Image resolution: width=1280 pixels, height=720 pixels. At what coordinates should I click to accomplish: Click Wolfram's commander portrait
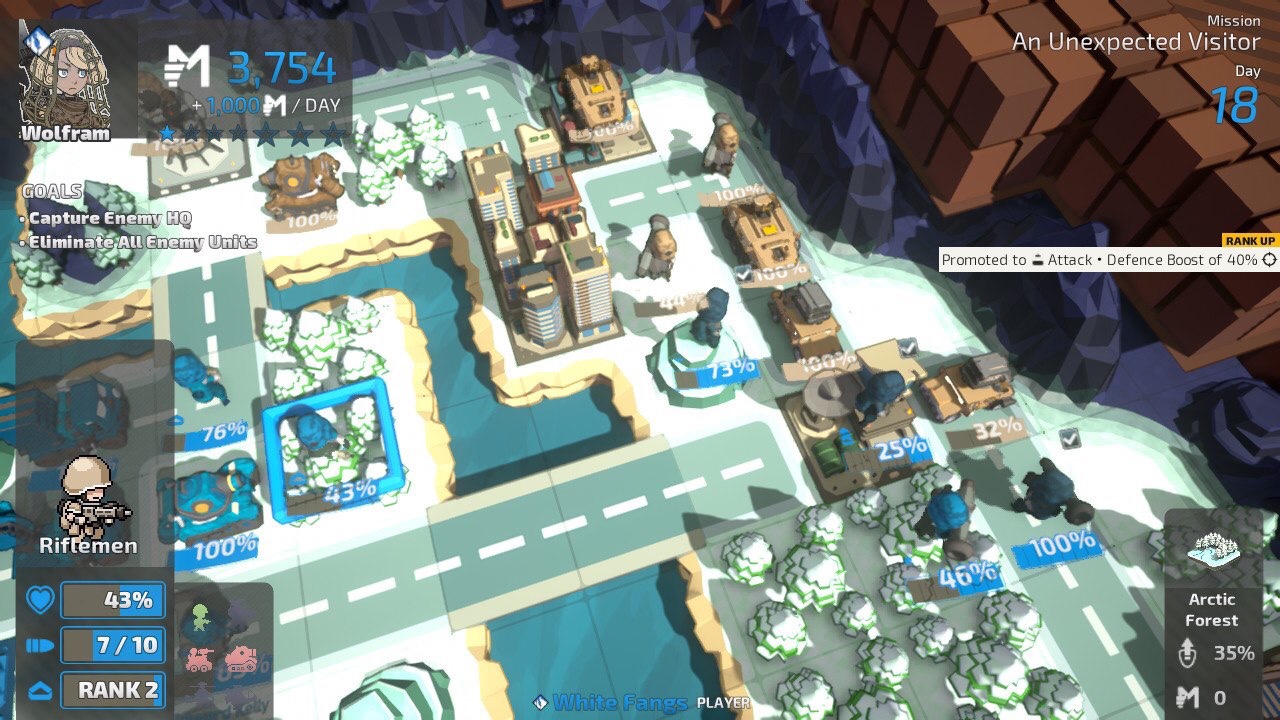point(66,78)
